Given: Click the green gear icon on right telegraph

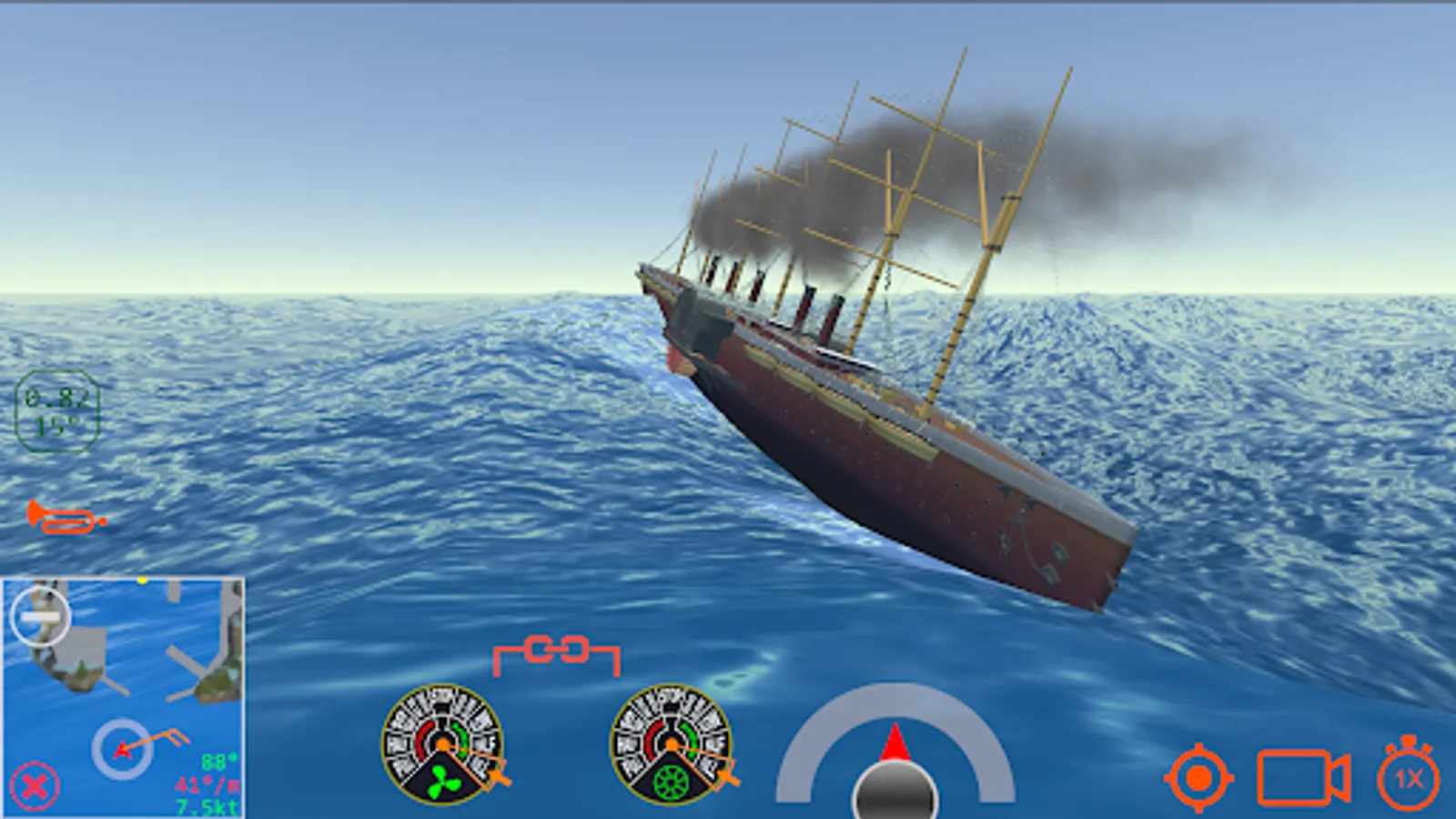Looking at the screenshot, I should (671, 781).
